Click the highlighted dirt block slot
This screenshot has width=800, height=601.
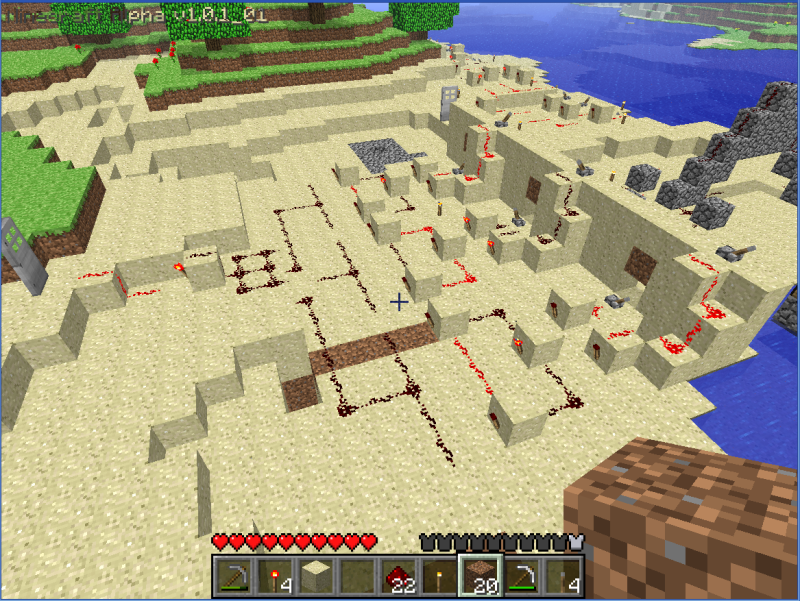pos(478,577)
